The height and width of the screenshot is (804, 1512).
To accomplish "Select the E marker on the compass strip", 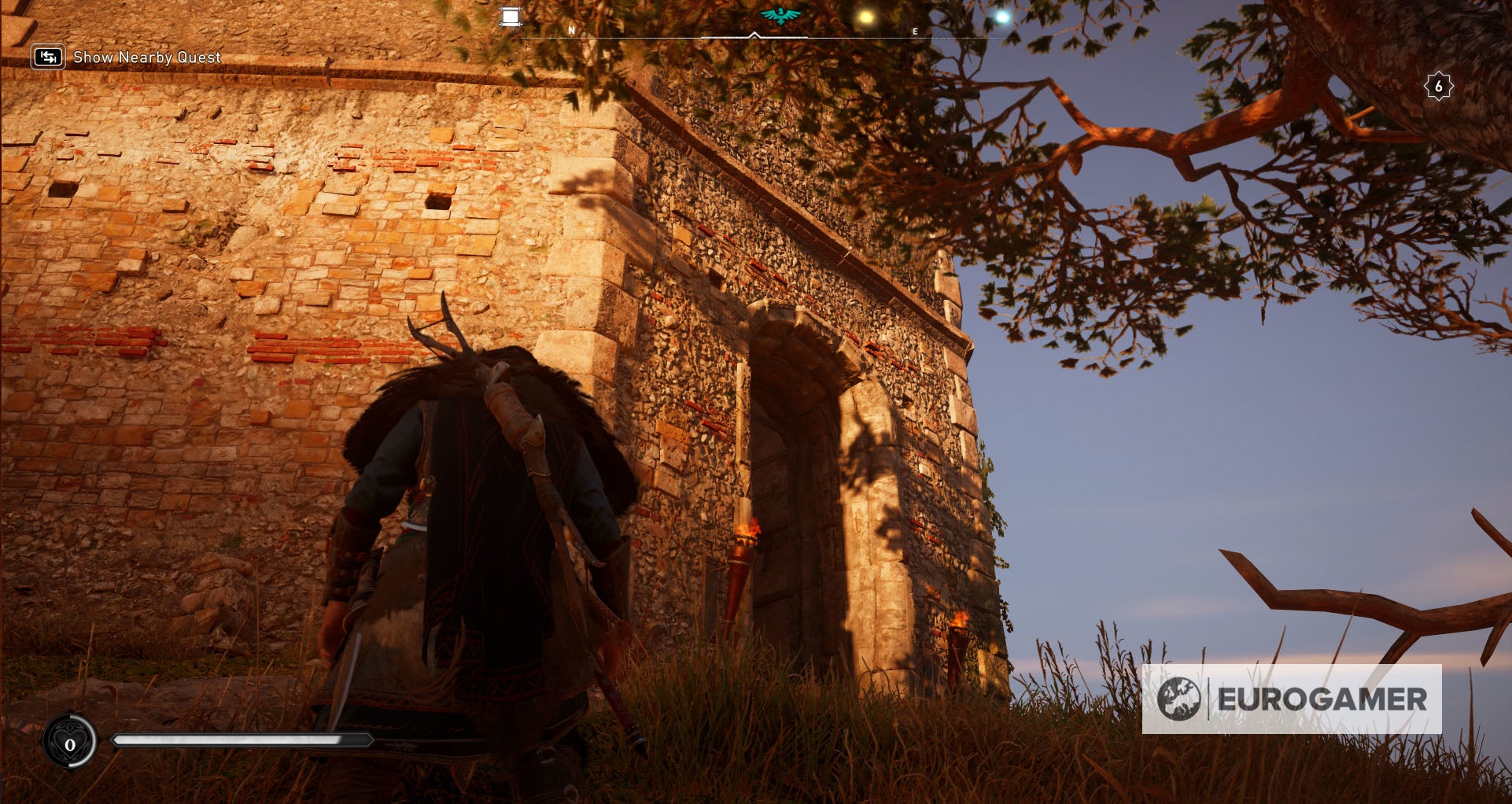I will tap(914, 29).
